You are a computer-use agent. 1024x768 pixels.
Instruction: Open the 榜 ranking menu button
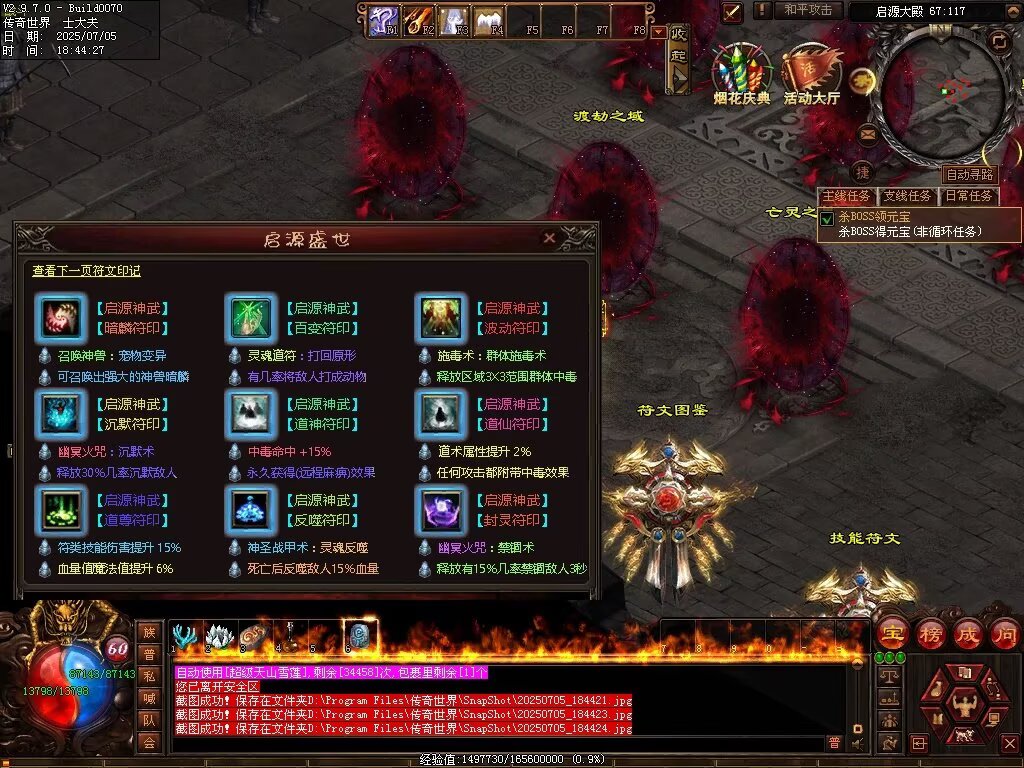931,633
